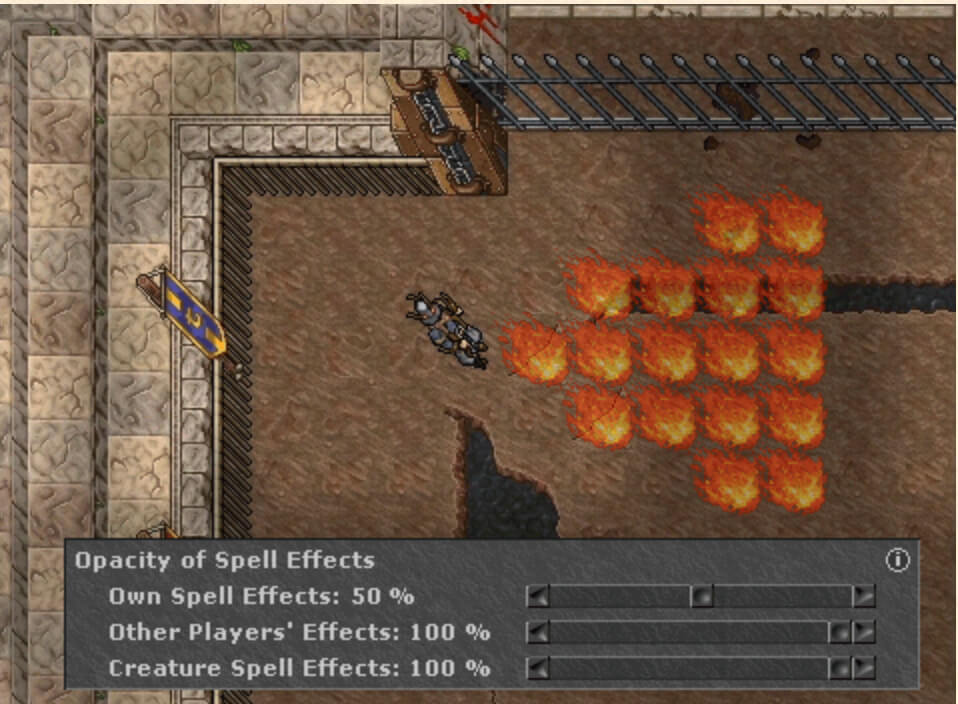
Task: Click the Creature Spell Effects slider handle
Action: click(840, 667)
